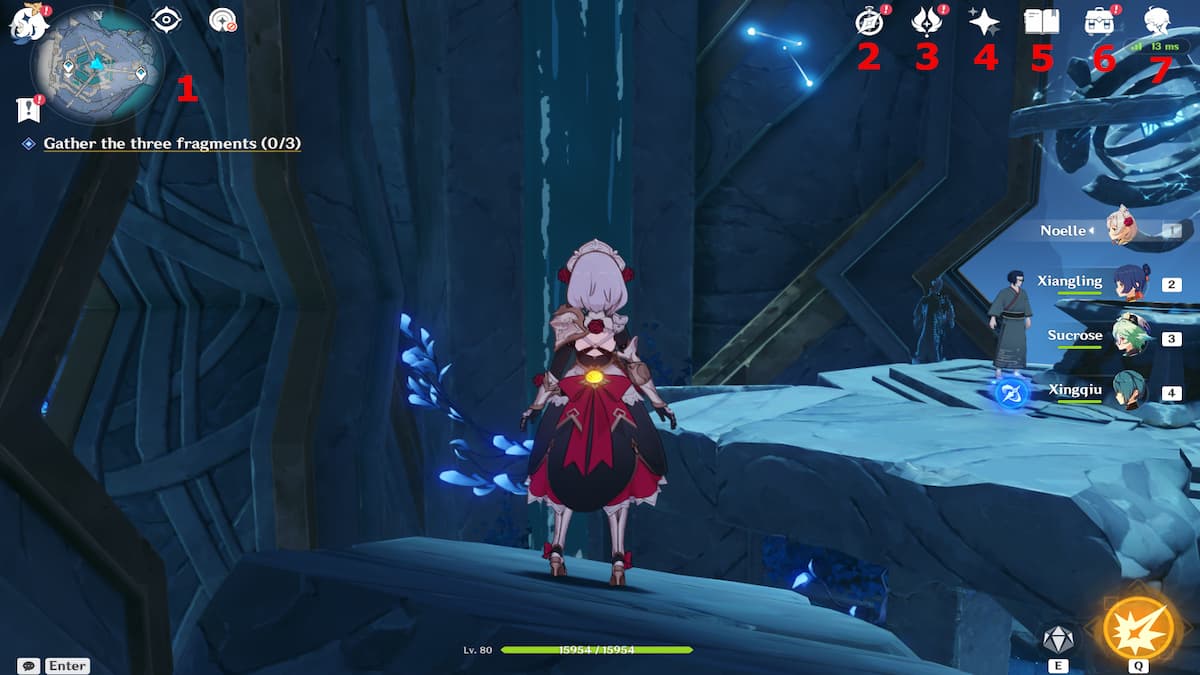
Task: Open the circular minimap
Action: pos(97,62)
